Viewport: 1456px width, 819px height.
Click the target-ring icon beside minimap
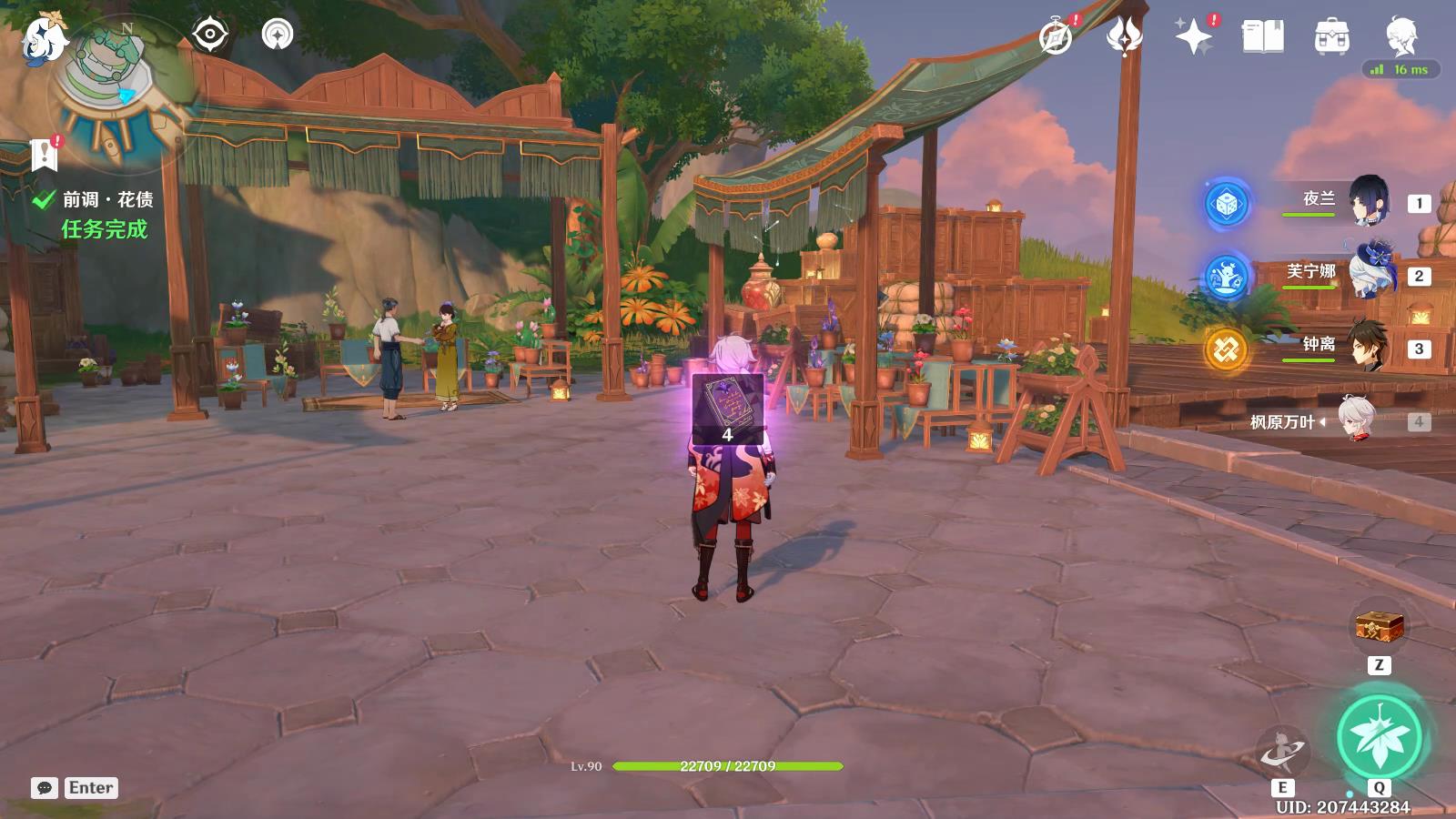[x=209, y=35]
